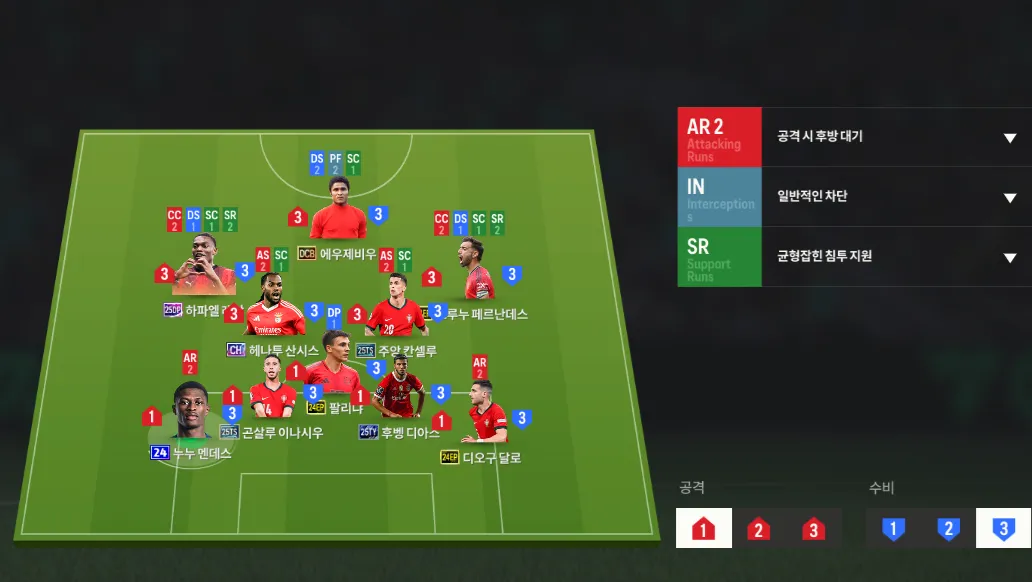Choose left back 누누 멘데스
Image resolution: width=1032 pixels, height=582 pixels.
[x=188, y=412]
